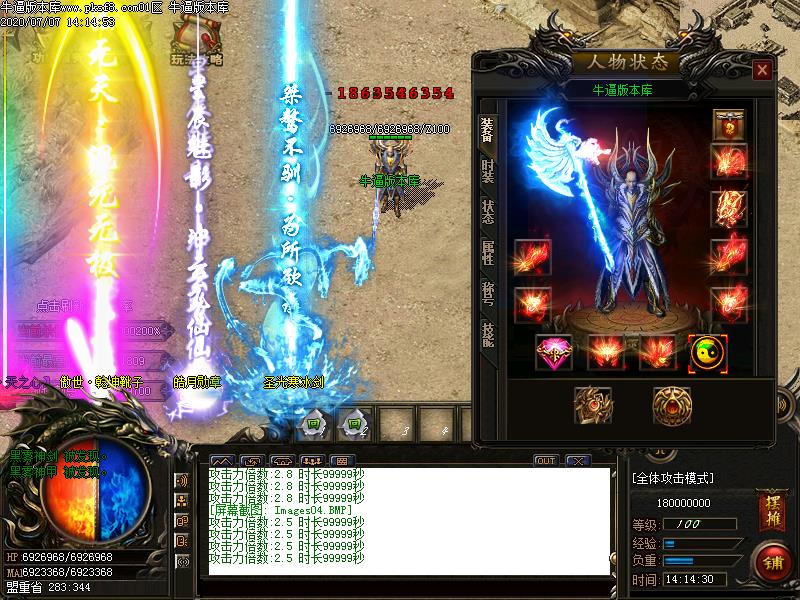The width and height of the screenshot is (800, 600).
Task: Open the 时装 fashion tab
Action: coord(487,168)
